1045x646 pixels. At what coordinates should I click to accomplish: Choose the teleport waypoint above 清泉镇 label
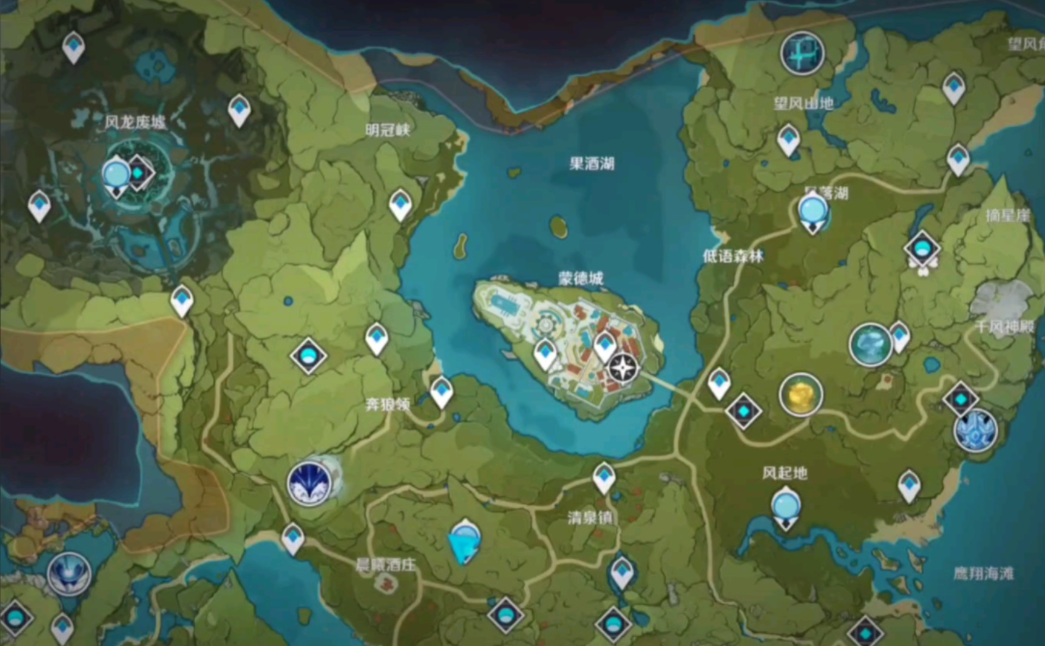[604, 477]
